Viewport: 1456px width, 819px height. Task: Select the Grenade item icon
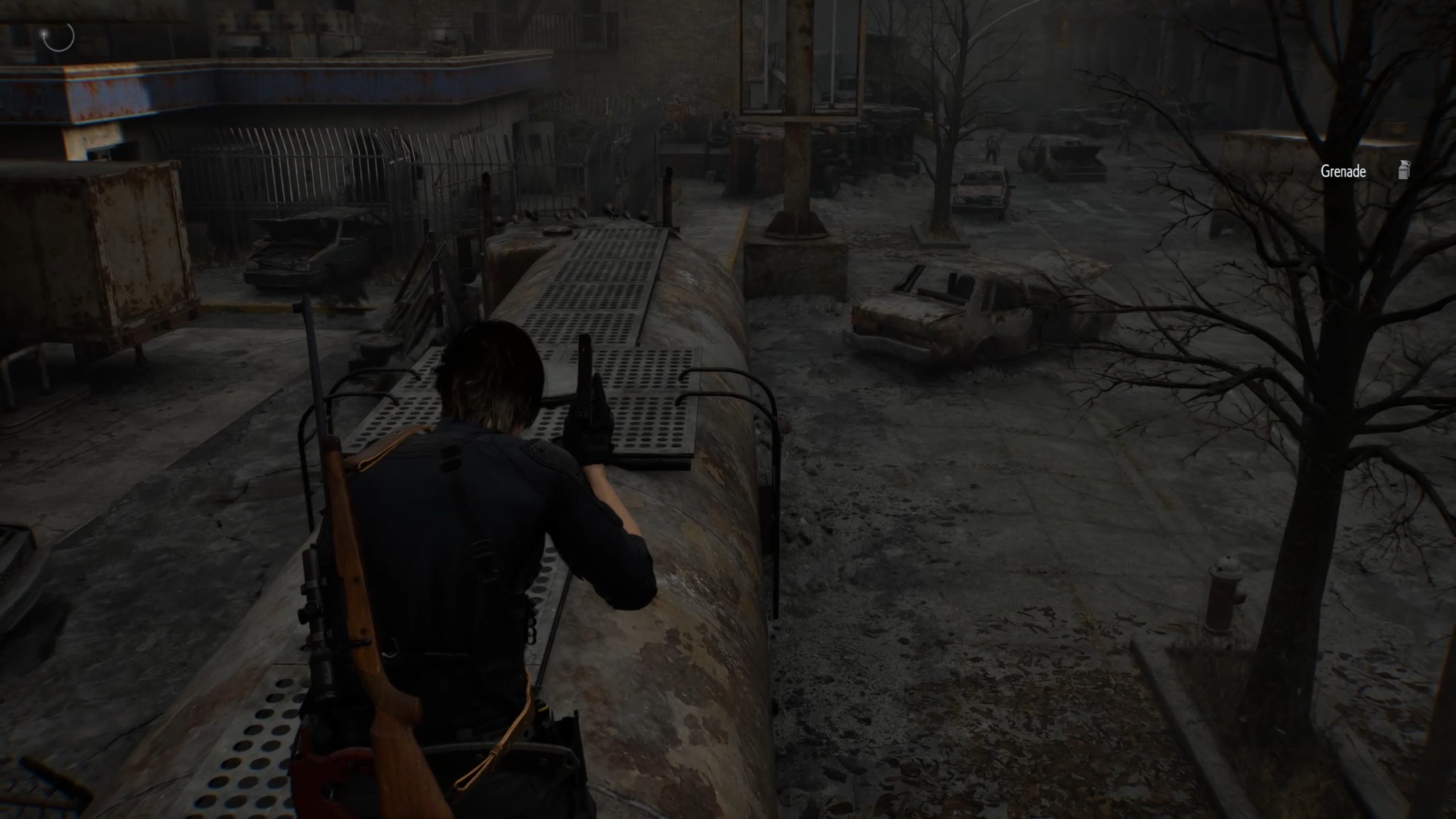[x=1404, y=170]
